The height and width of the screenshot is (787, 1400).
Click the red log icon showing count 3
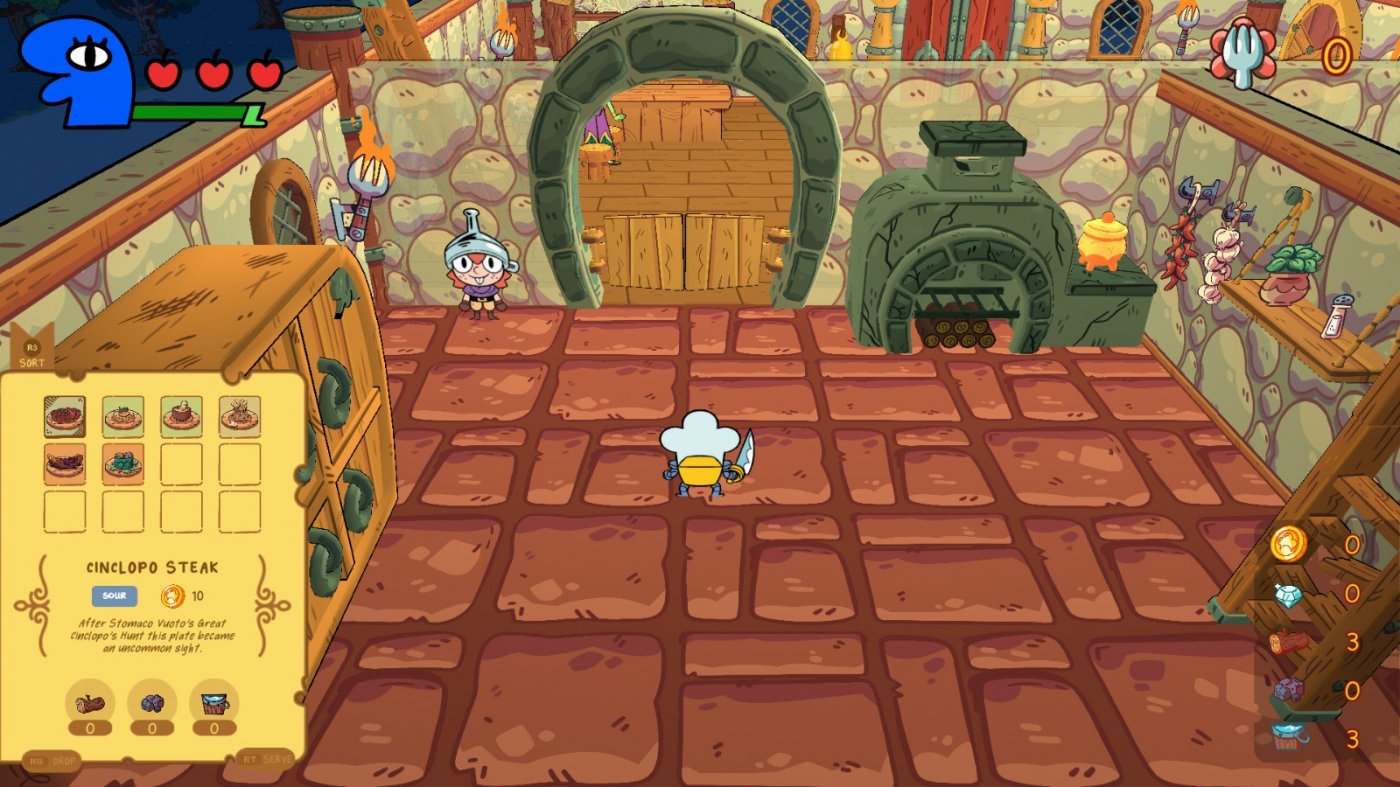(1290, 640)
